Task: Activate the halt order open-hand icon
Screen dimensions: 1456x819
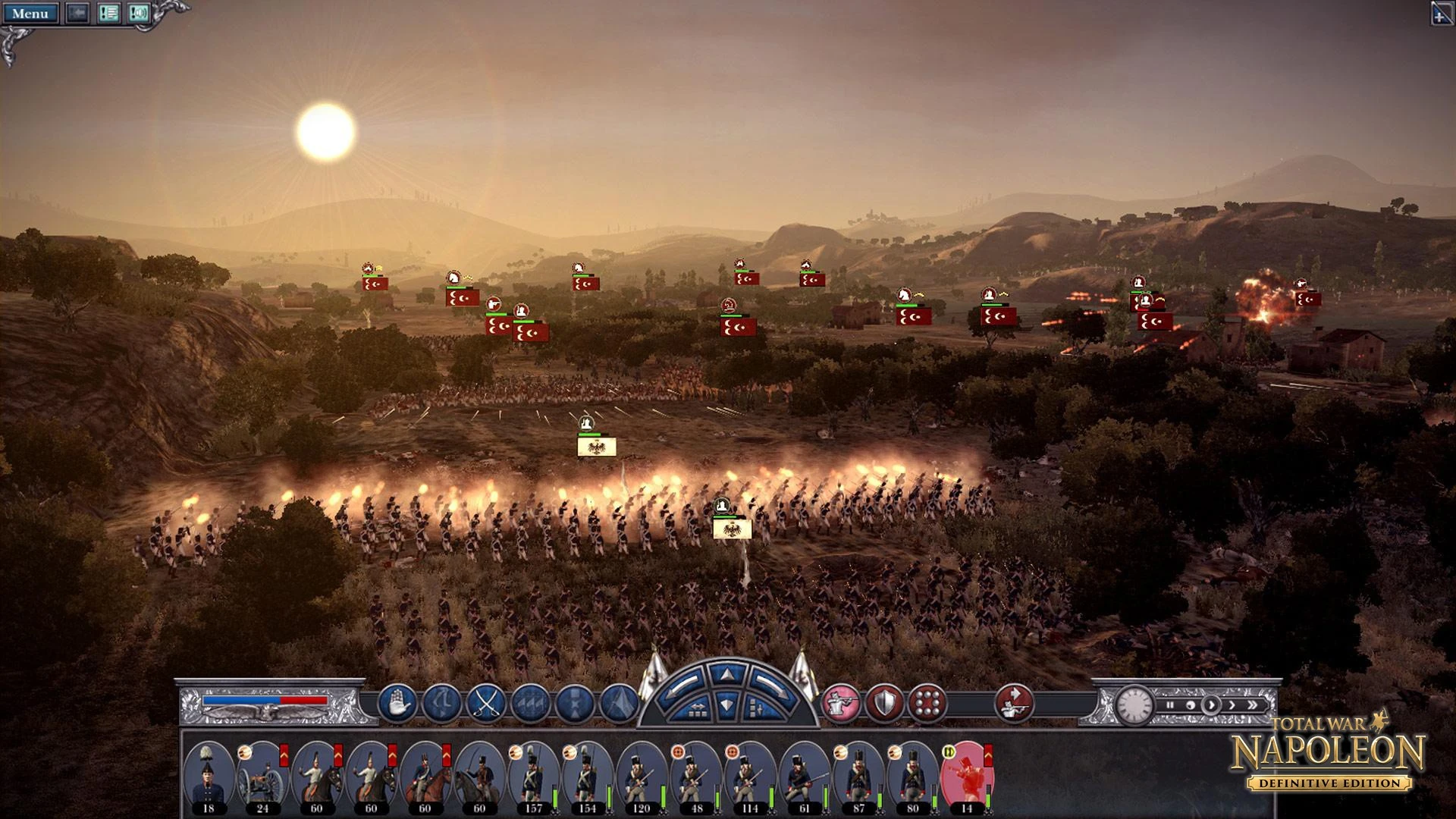Action: click(x=397, y=702)
